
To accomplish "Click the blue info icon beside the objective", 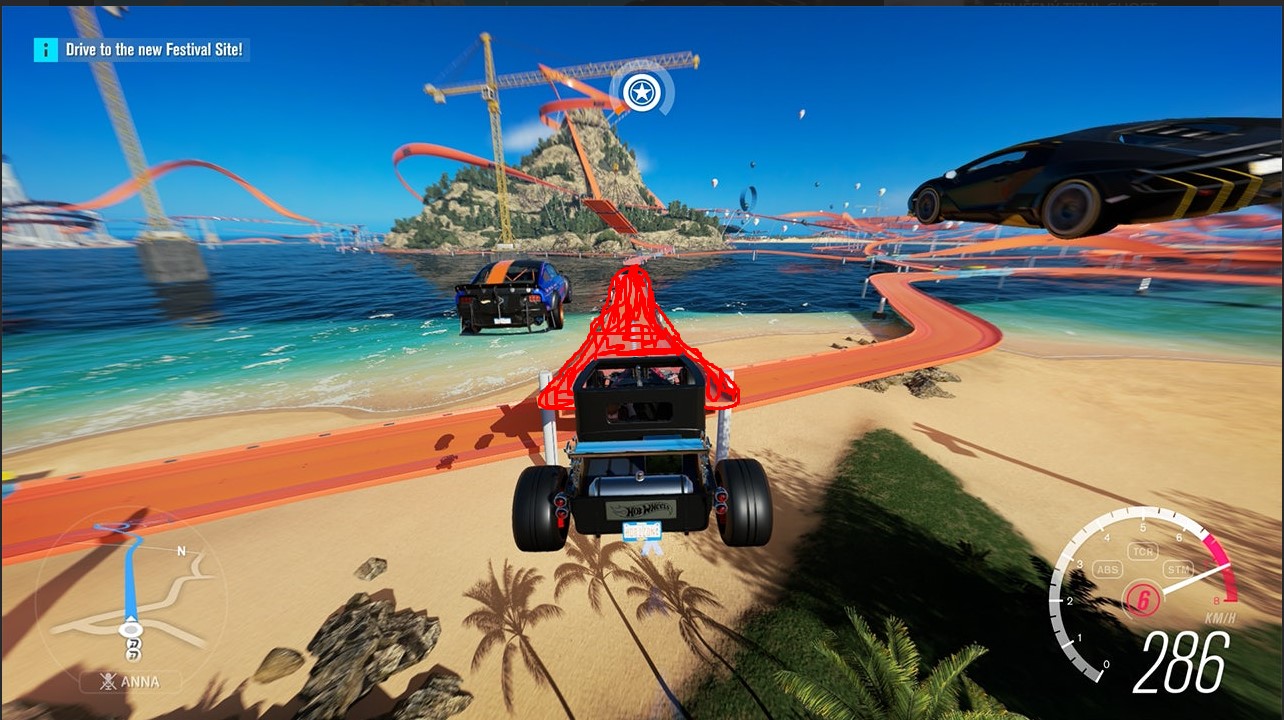I will [45, 49].
